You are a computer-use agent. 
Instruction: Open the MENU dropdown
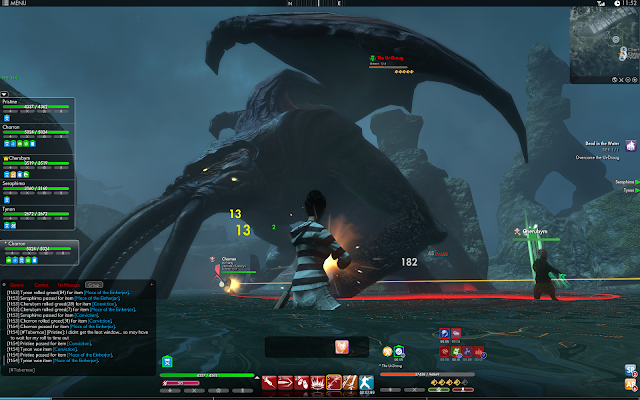(x=17, y=4)
